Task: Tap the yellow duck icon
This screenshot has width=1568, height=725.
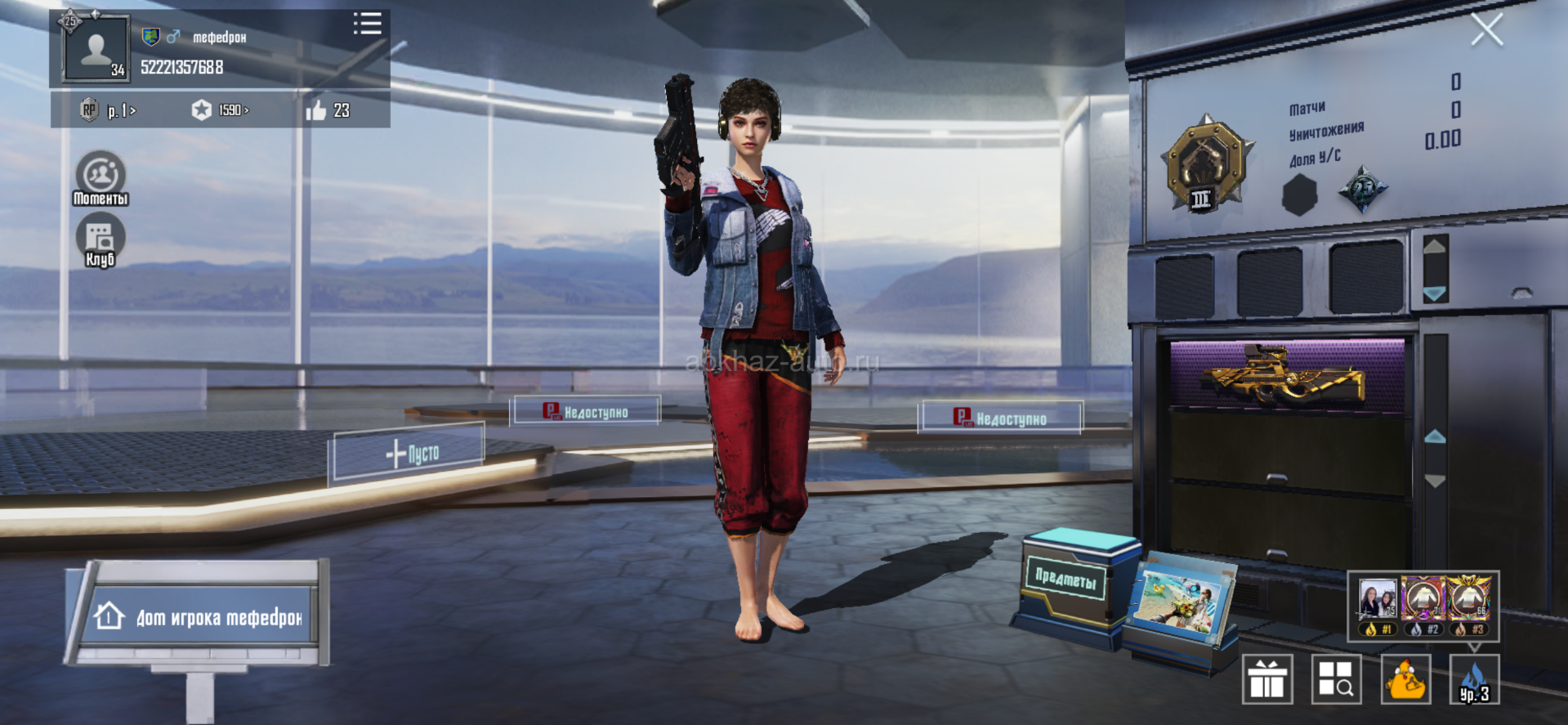Action: click(1405, 679)
